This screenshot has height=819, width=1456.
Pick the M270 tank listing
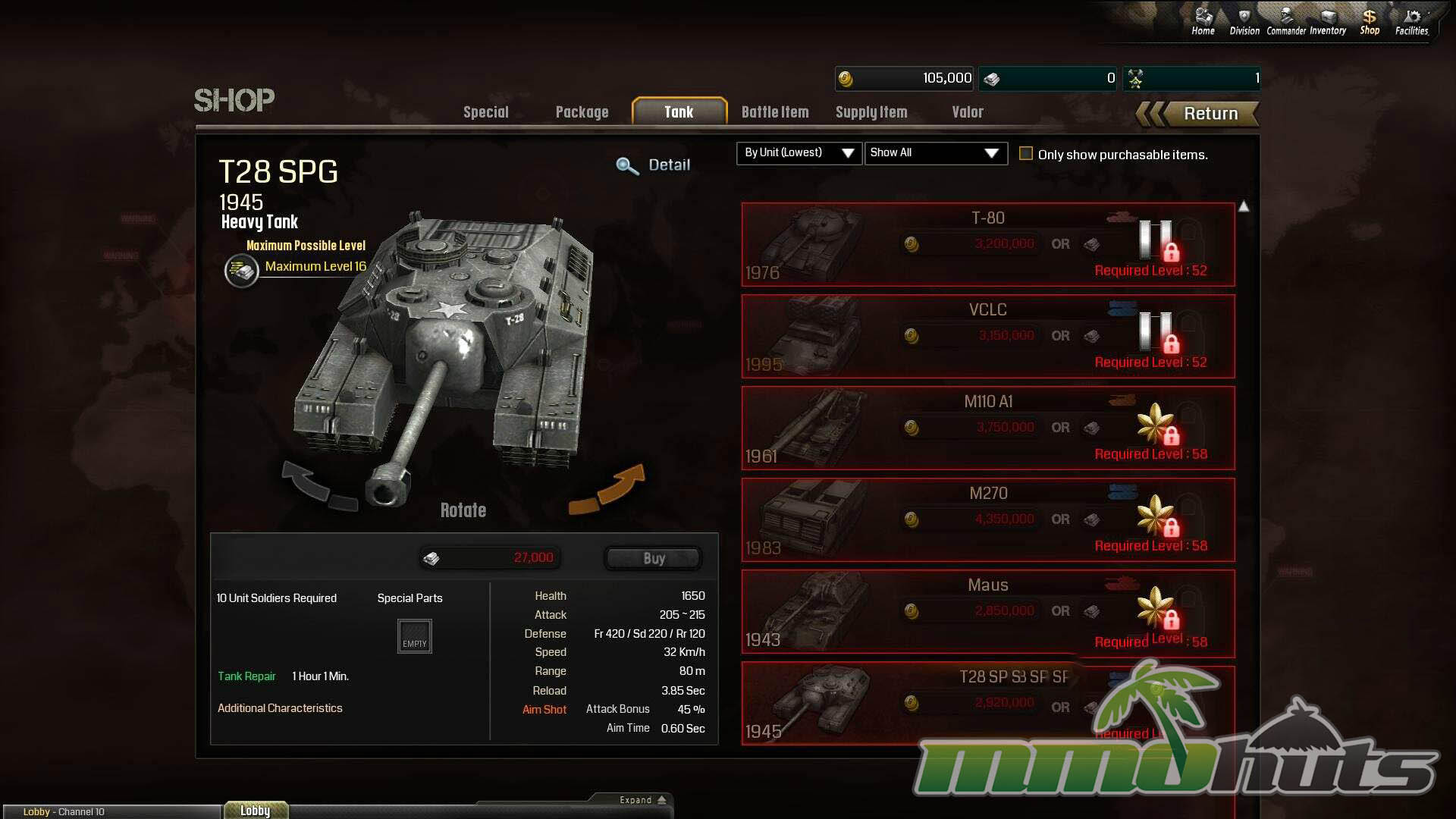[987, 519]
